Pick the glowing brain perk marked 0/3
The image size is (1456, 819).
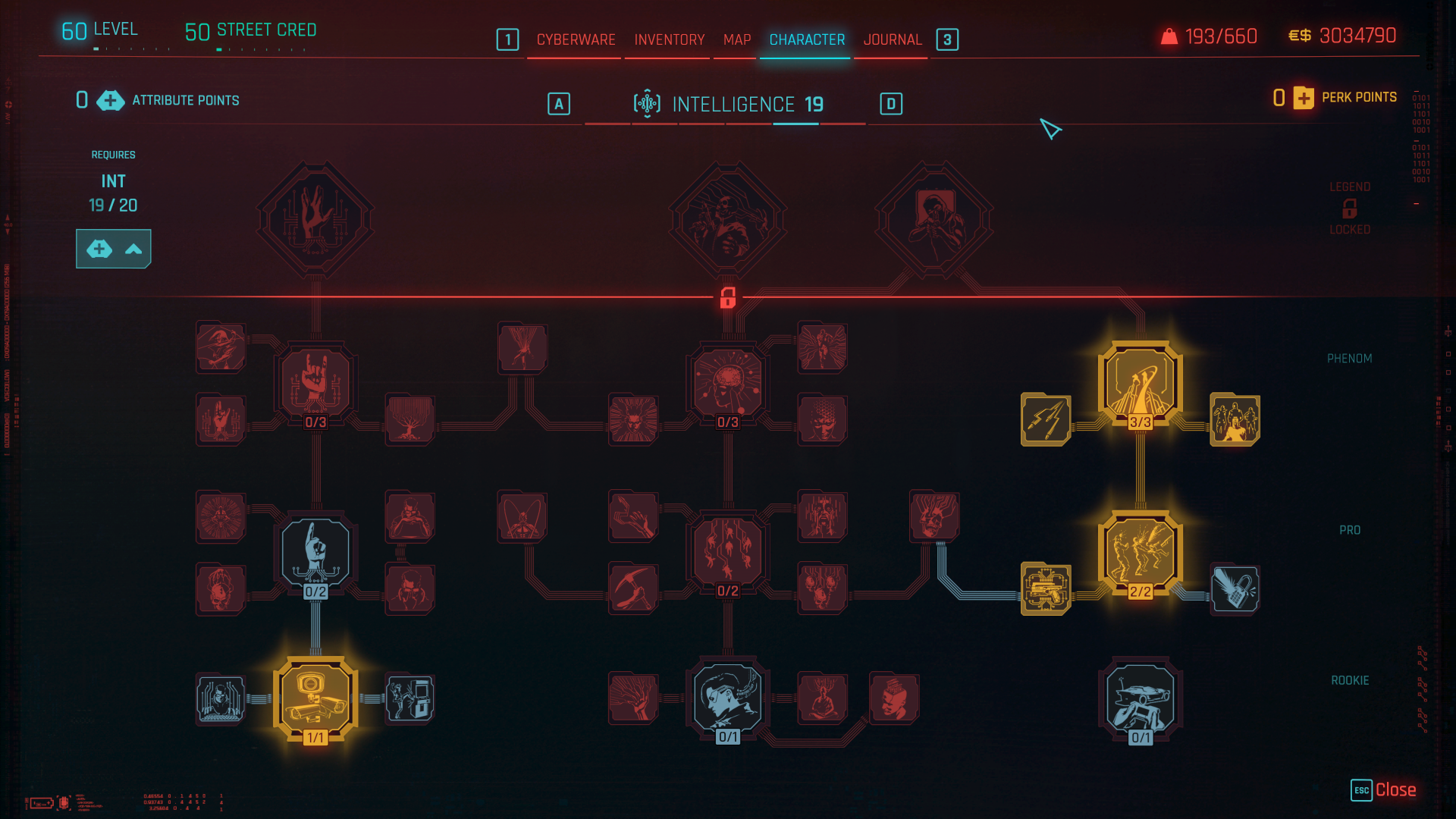point(727,383)
